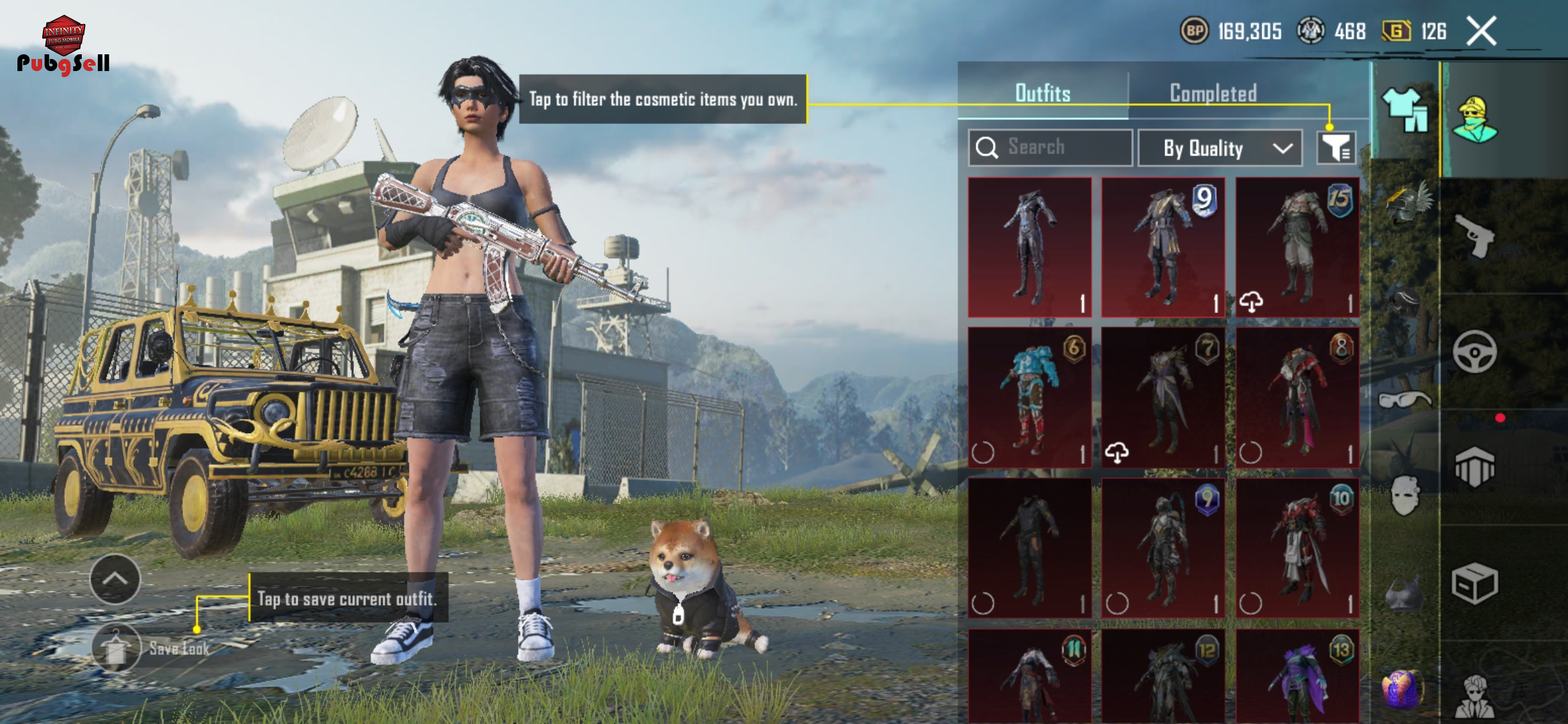Toggle the owned cosmetics filter icon
This screenshot has width=1568, height=724.
coord(1336,147)
